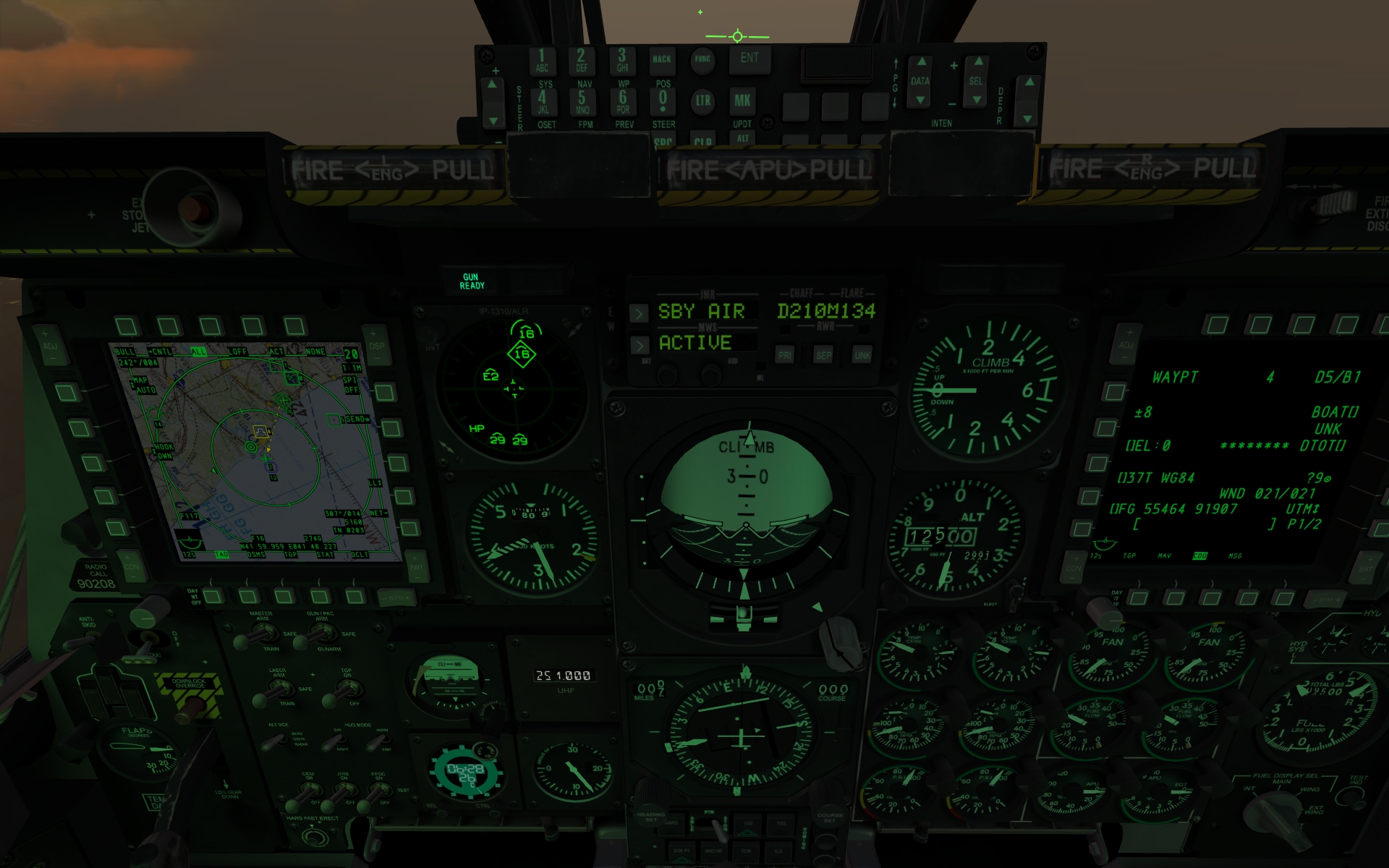The width and height of the screenshot is (1389, 868).
Task: Flip the Gun/PAC Arm switch
Action: click(x=316, y=634)
